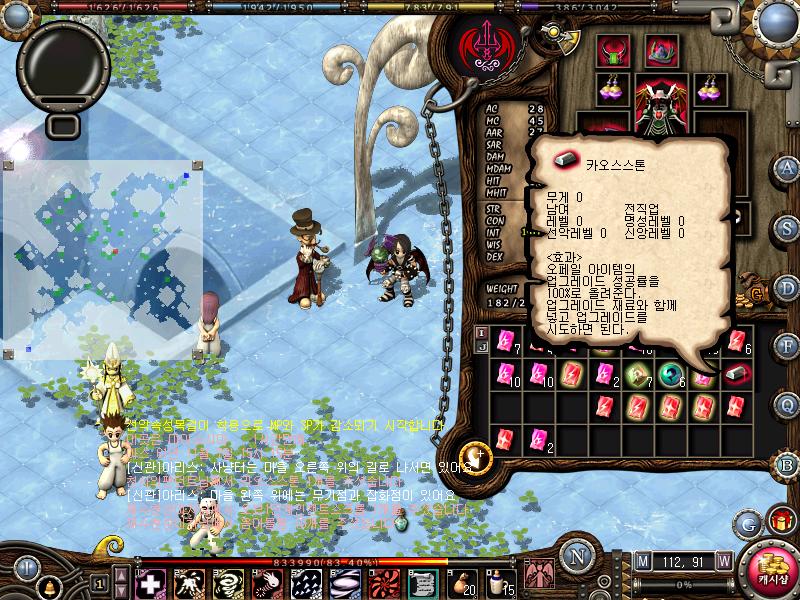Use the white cross heal skill
The width and height of the screenshot is (800, 600).
[150, 582]
